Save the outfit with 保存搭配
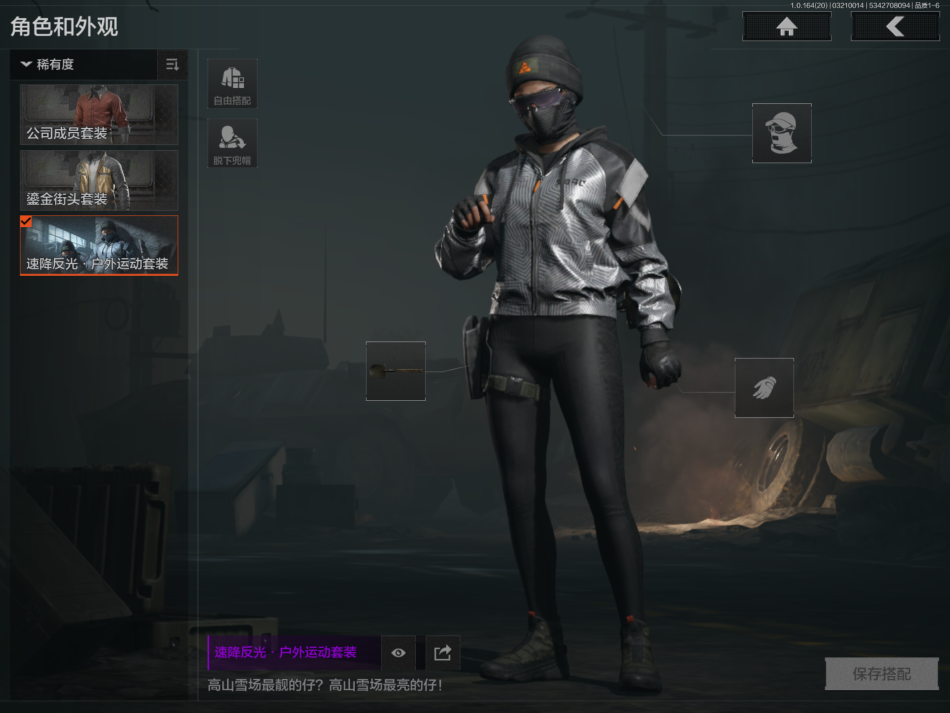The image size is (950, 713). [x=881, y=674]
